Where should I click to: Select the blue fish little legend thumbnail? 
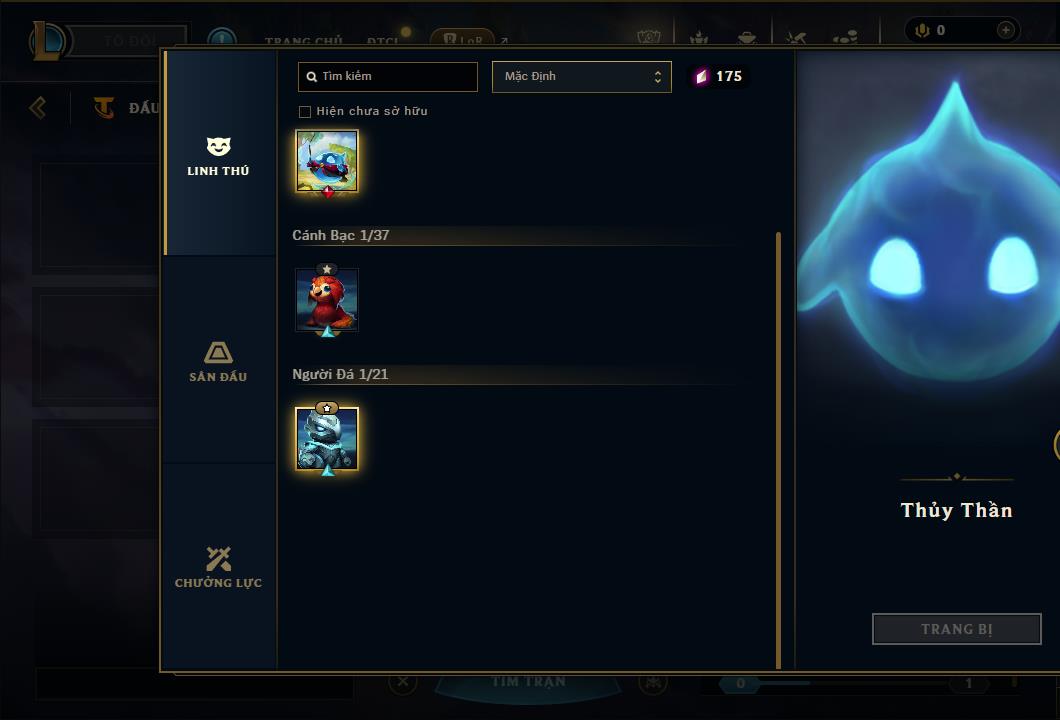327,160
